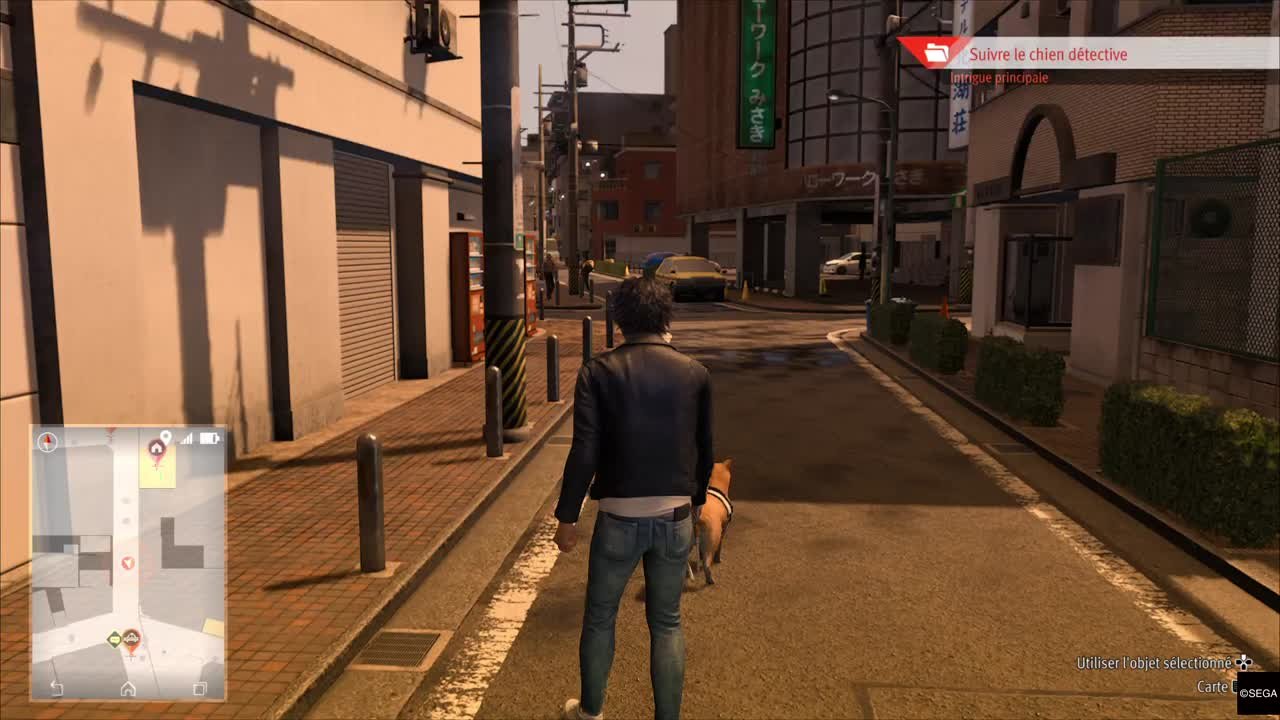Click the green shop icon near the minimap bottom
The image size is (1280, 720).
(x=114, y=639)
